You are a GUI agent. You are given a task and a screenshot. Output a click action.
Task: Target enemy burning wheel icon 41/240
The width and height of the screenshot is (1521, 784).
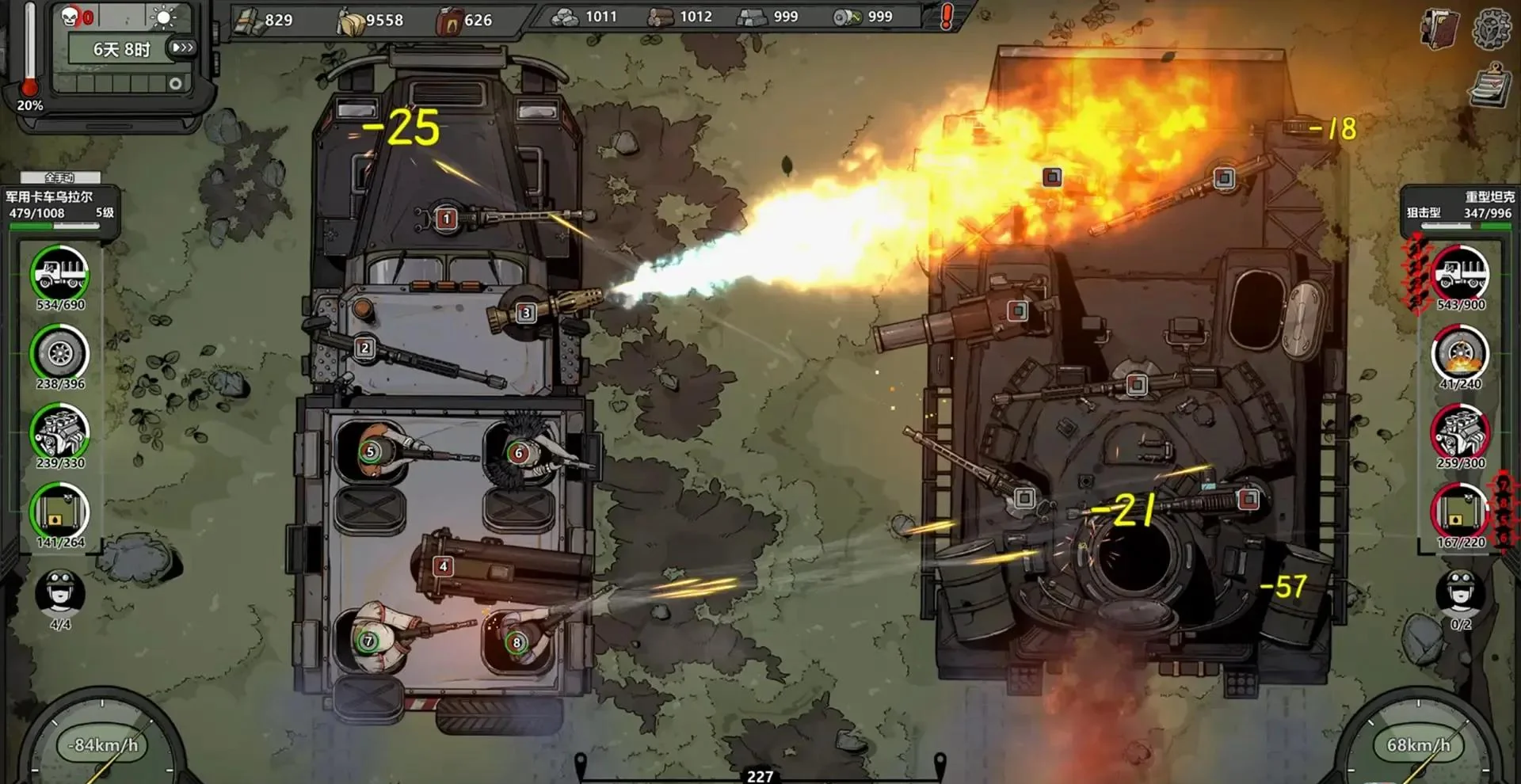point(1461,353)
